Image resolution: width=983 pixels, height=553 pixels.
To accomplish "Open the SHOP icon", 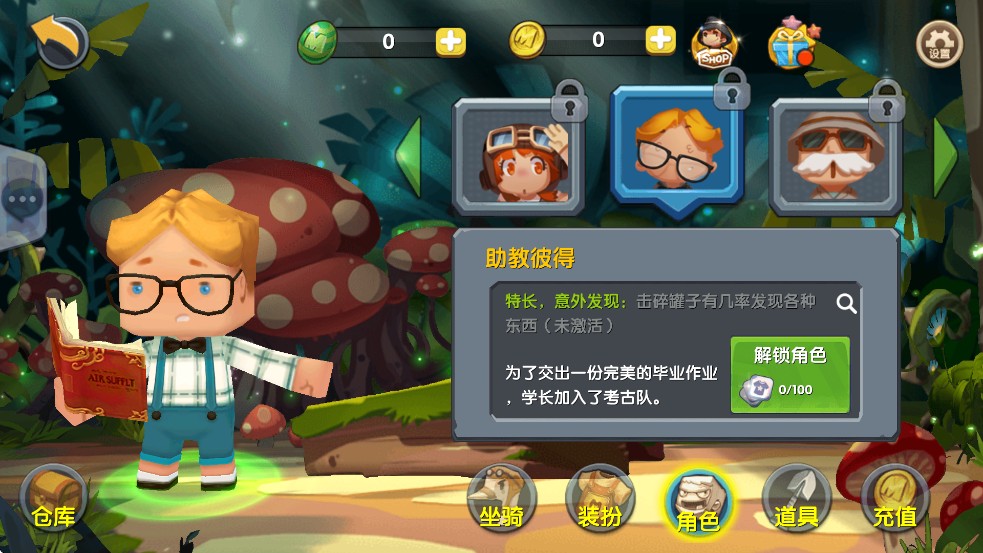I will coord(714,43).
